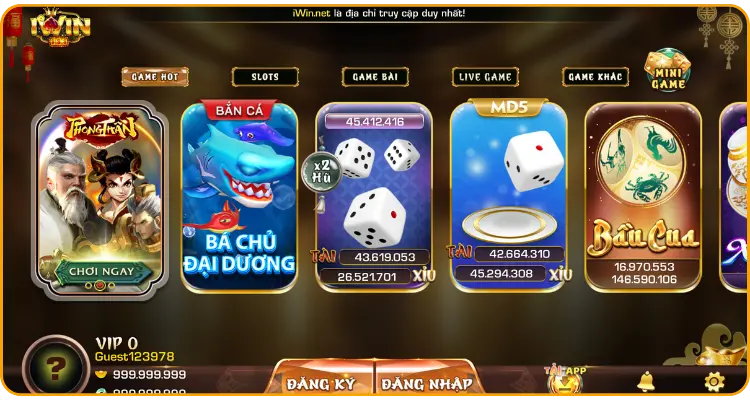Image resolution: width=750 pixels, height=400 pixels.
Task: Choose the Game Khác tab
Action: pos(595,77)
